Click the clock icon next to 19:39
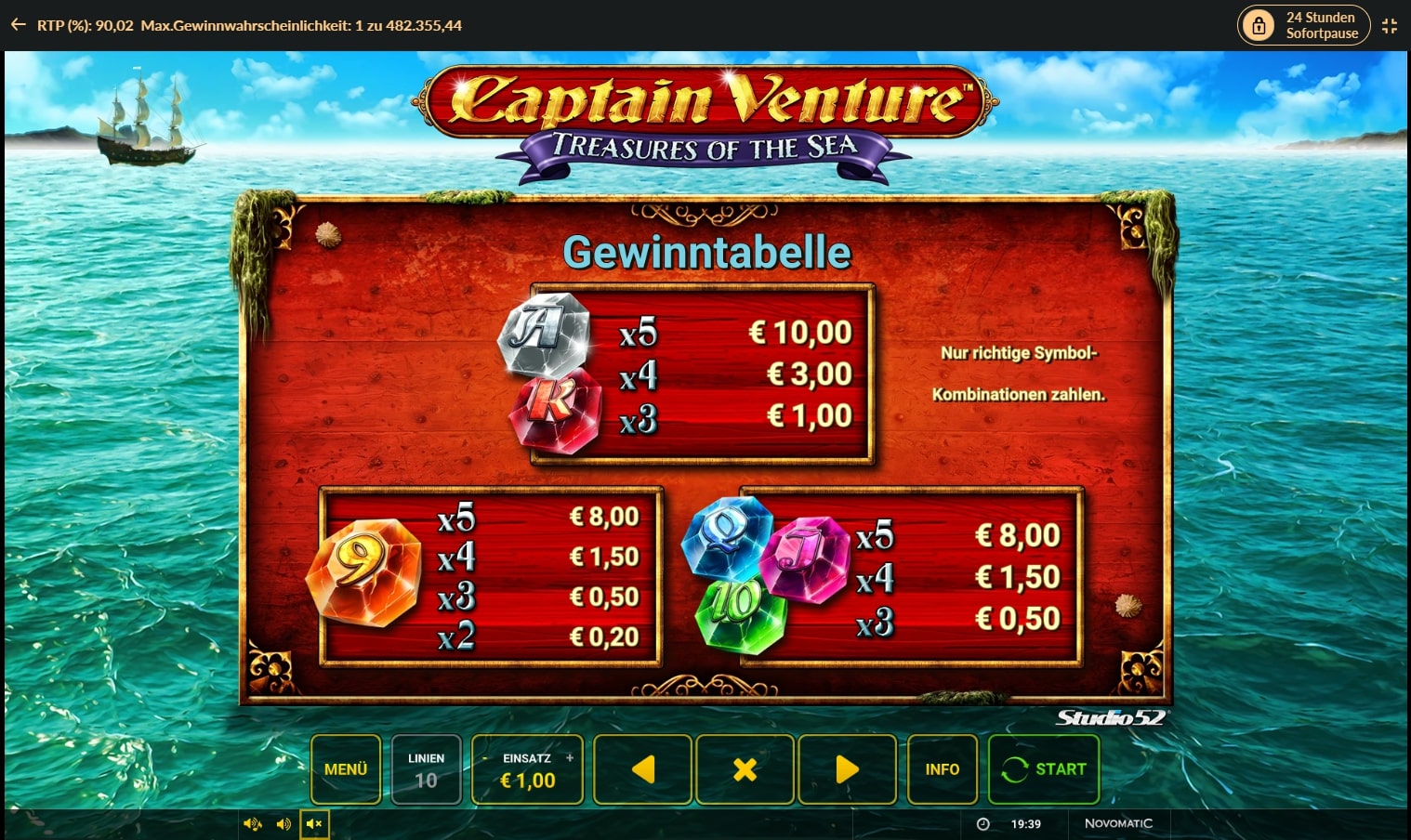1411x840 pixels. tap(982, 823)
